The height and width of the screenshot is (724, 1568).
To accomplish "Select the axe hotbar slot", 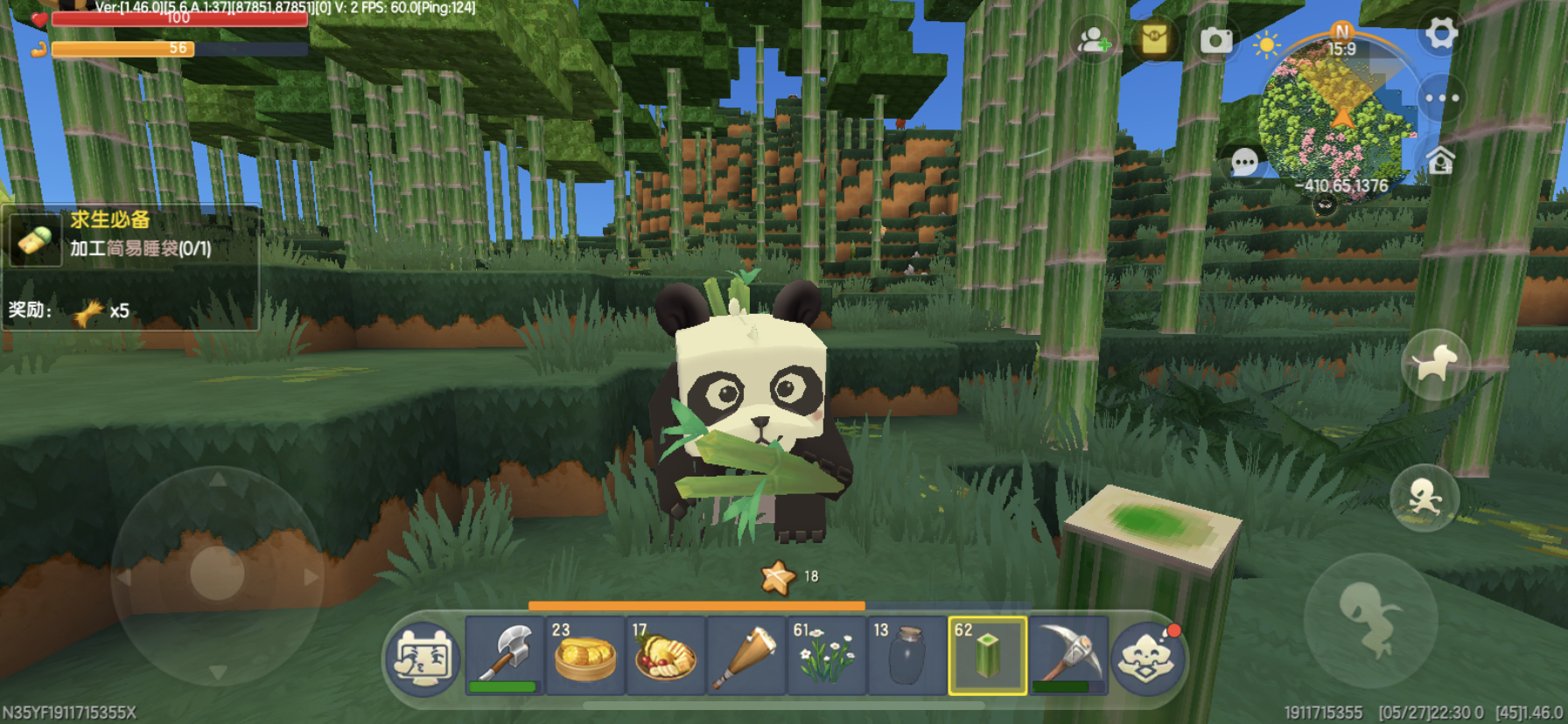I will tap(504, 656).
